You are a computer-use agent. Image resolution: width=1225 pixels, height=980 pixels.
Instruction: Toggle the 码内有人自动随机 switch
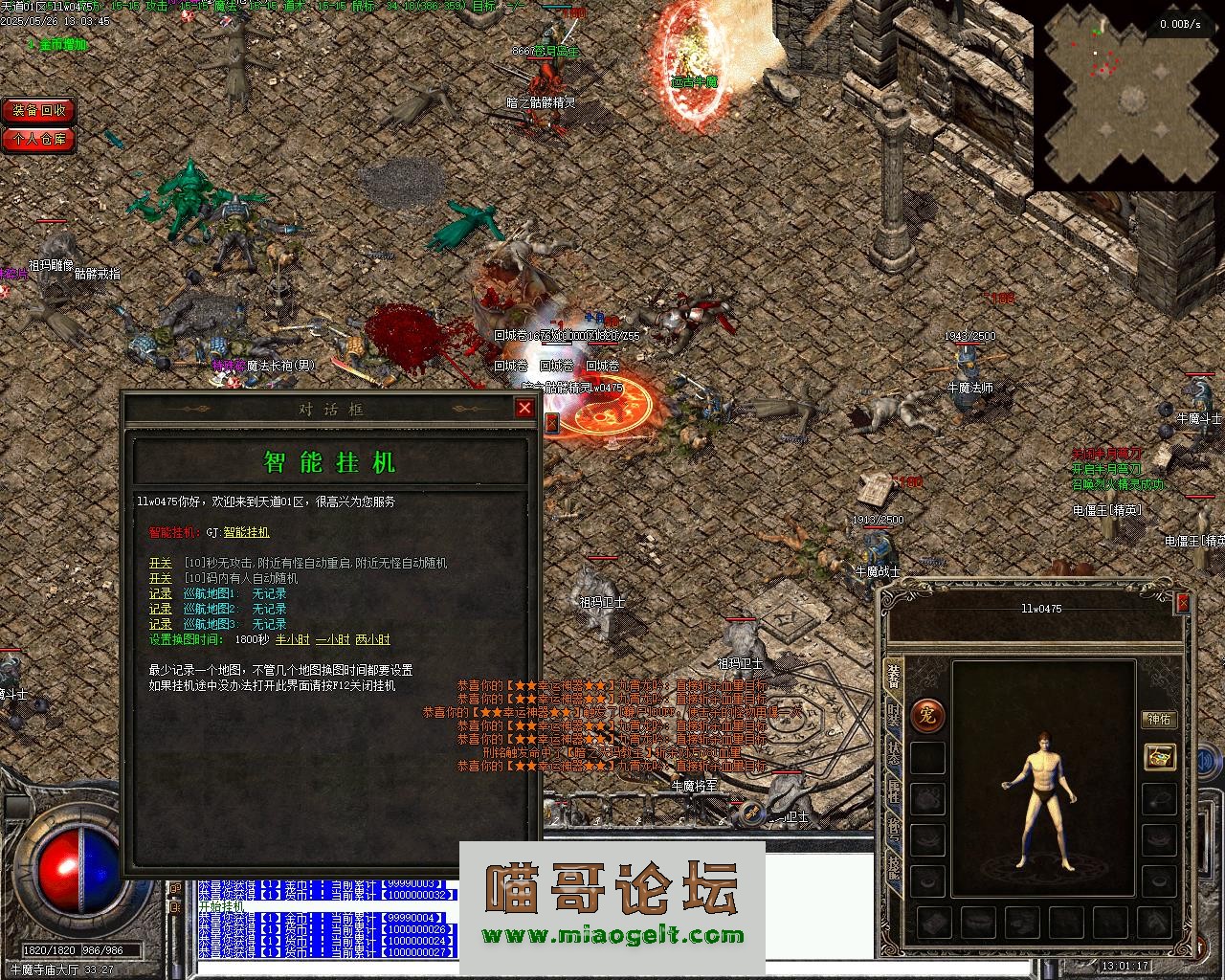160,579
